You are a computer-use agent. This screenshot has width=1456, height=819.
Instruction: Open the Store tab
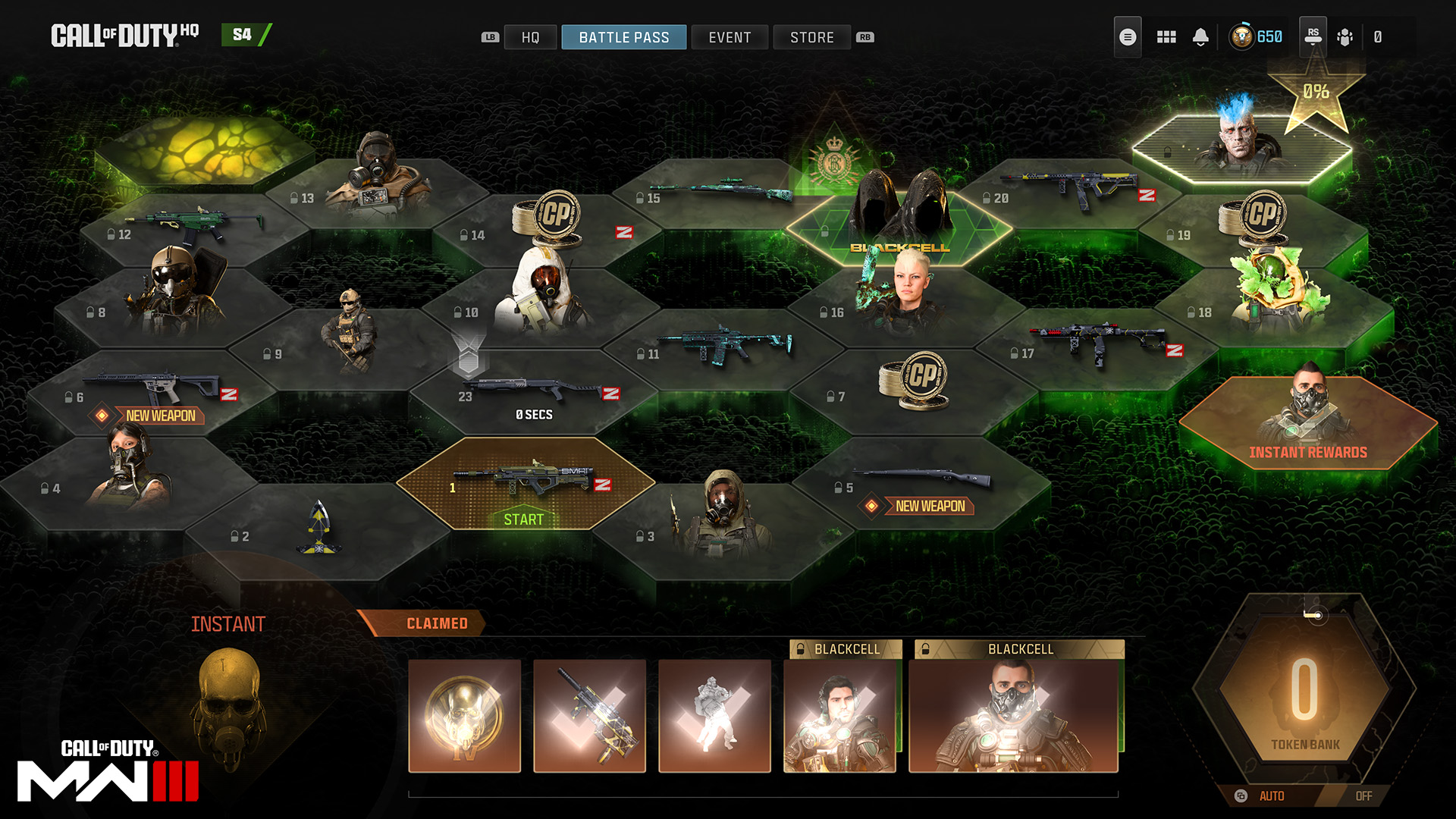pyautogui.click(x=811, y=37)
